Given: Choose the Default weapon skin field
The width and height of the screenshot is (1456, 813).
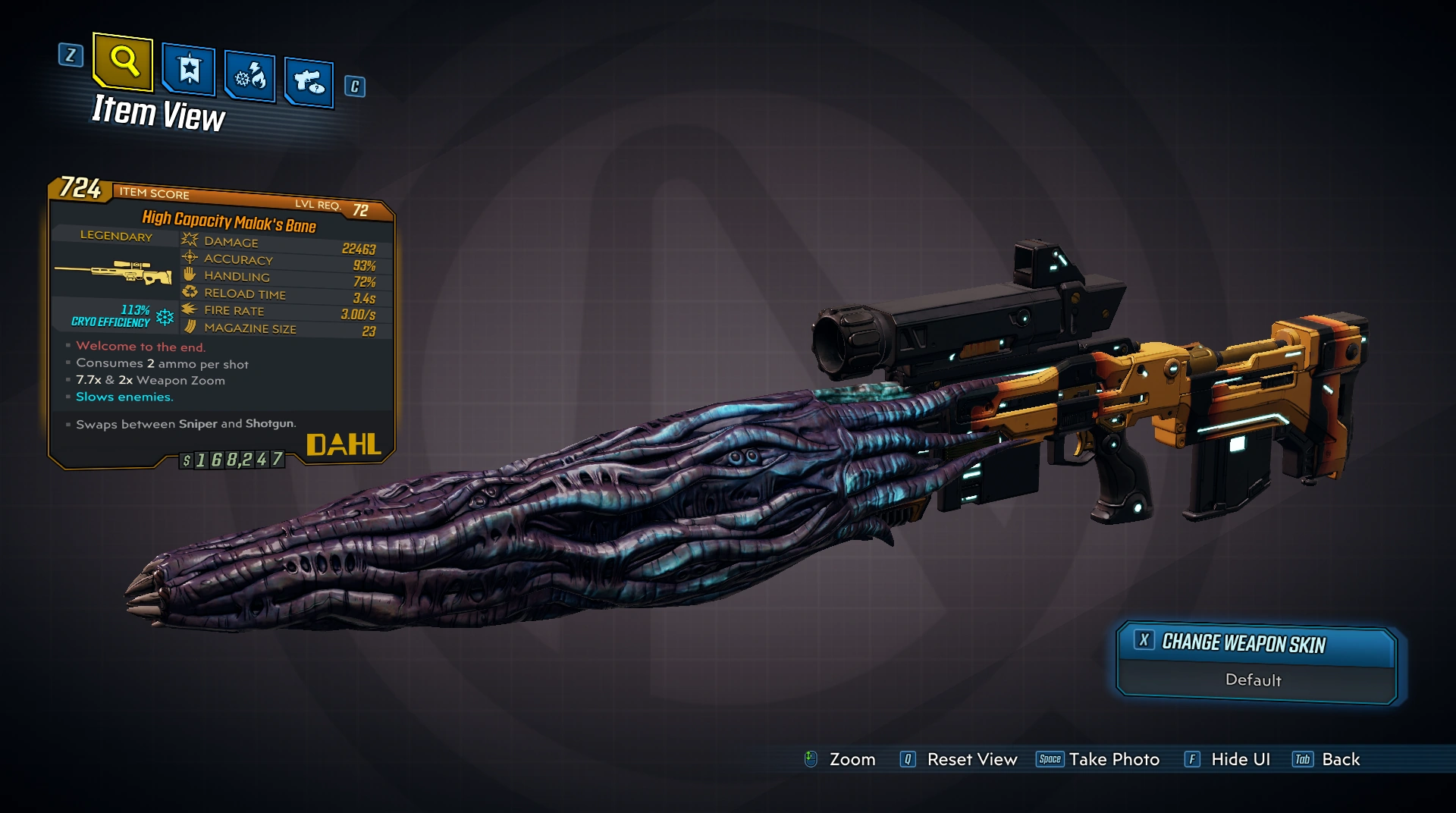Looking at the screenshot, I should (x=1254, y=680).
